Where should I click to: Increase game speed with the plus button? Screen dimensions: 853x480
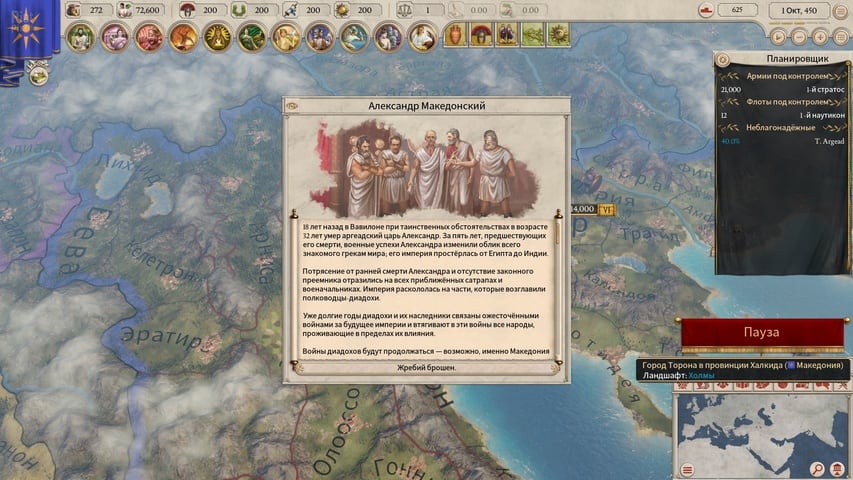click(819, 36)
